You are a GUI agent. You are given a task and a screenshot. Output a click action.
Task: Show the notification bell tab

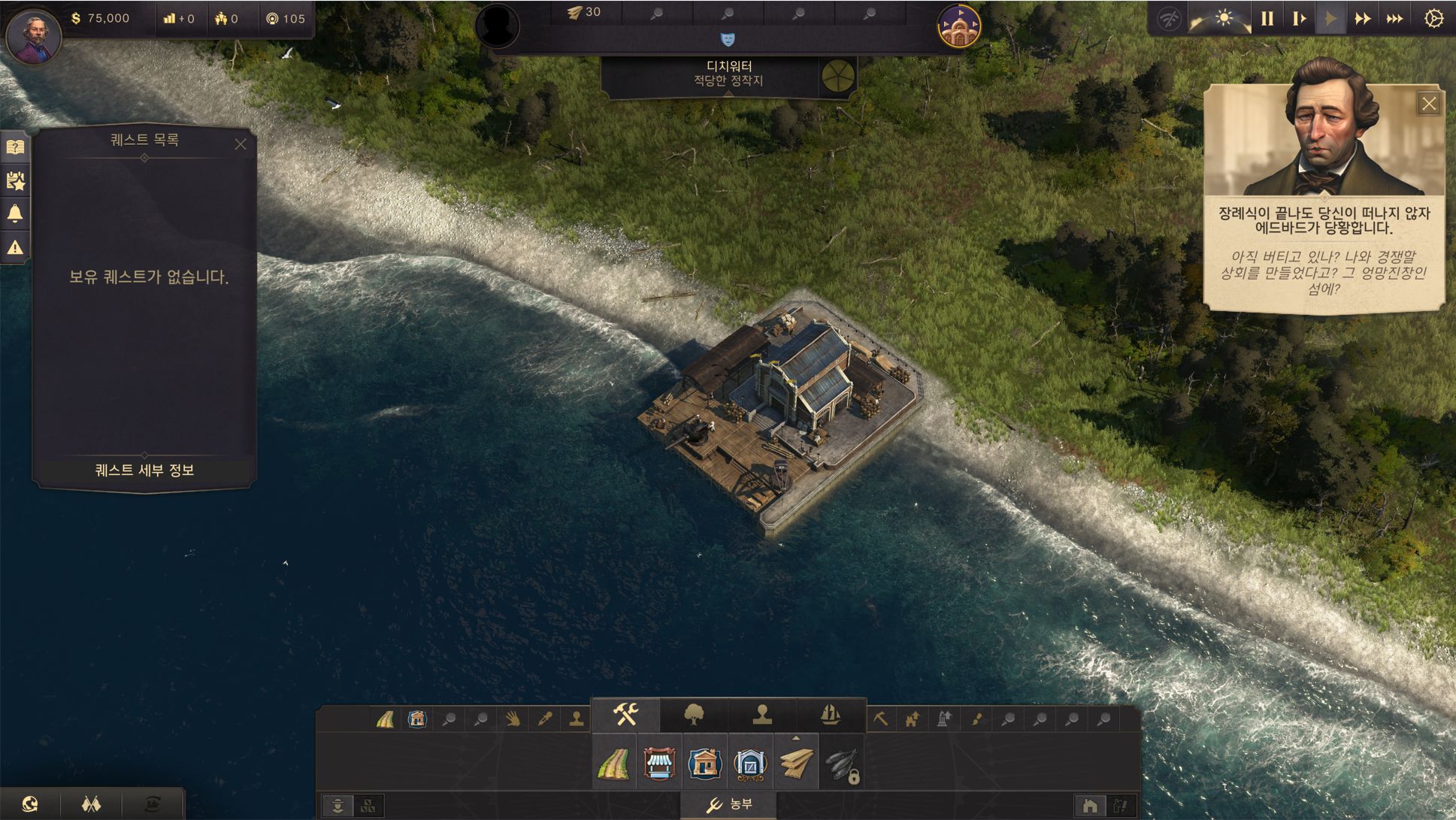pos(16,214)
